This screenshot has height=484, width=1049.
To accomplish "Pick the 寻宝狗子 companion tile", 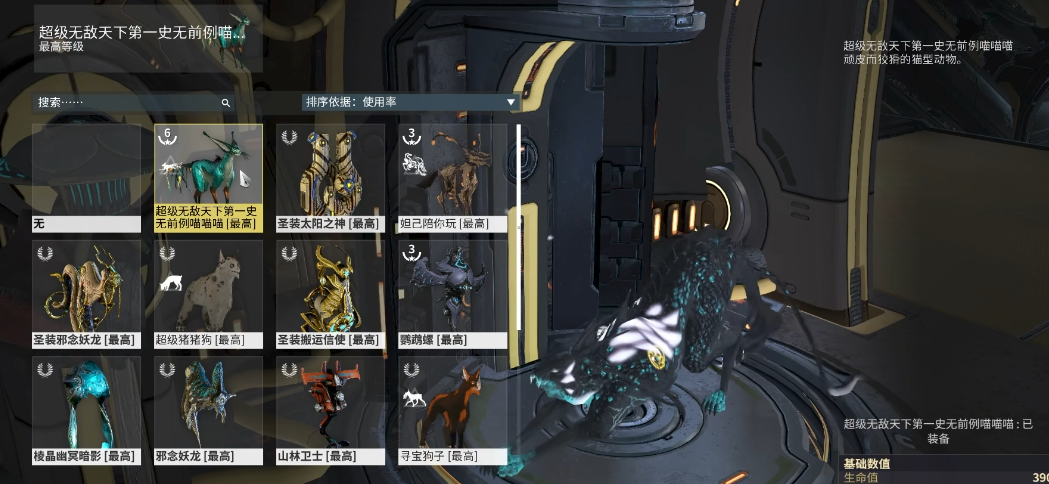I will [452, 410].
